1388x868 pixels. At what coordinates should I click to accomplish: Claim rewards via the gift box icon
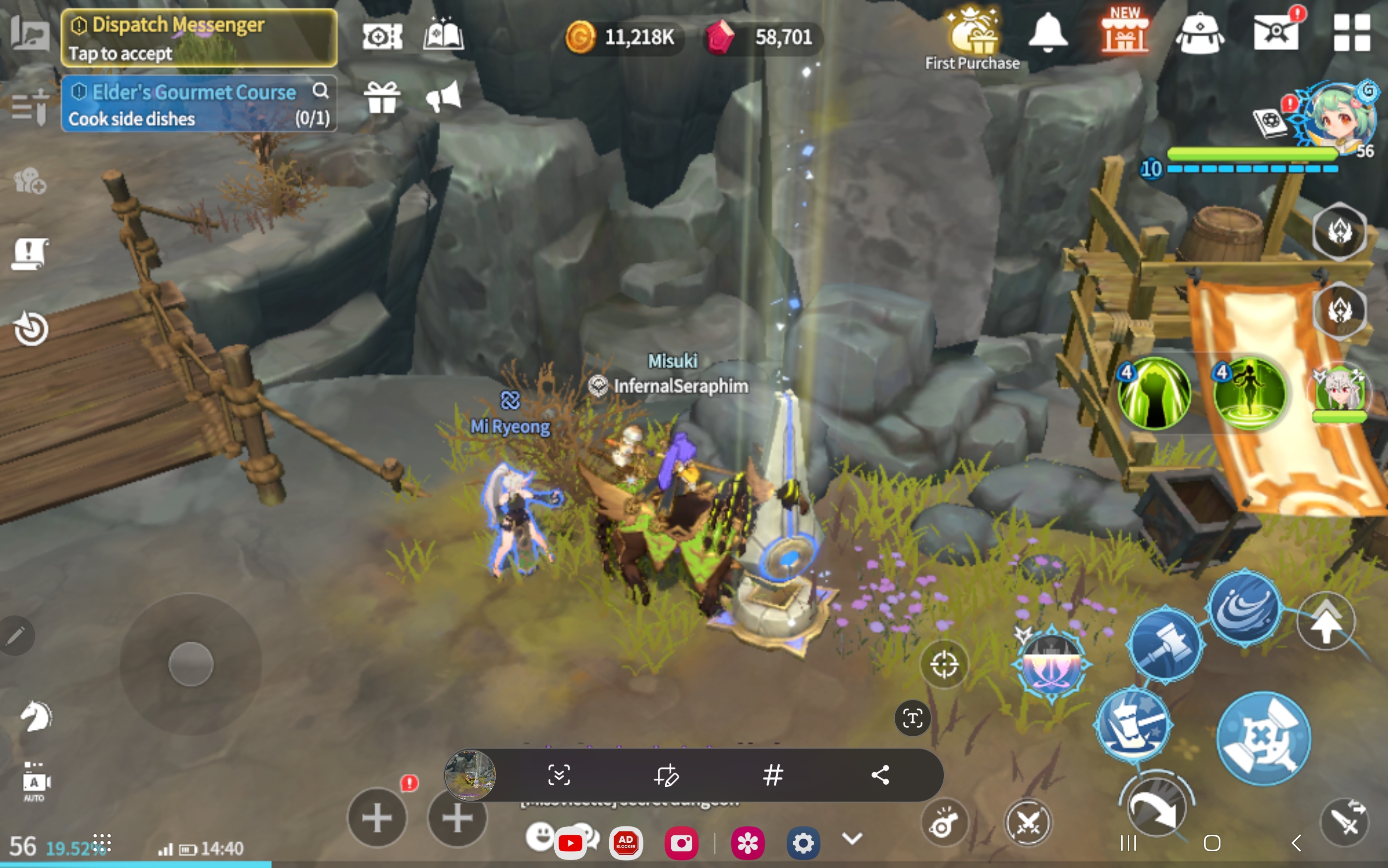[382, 98]
